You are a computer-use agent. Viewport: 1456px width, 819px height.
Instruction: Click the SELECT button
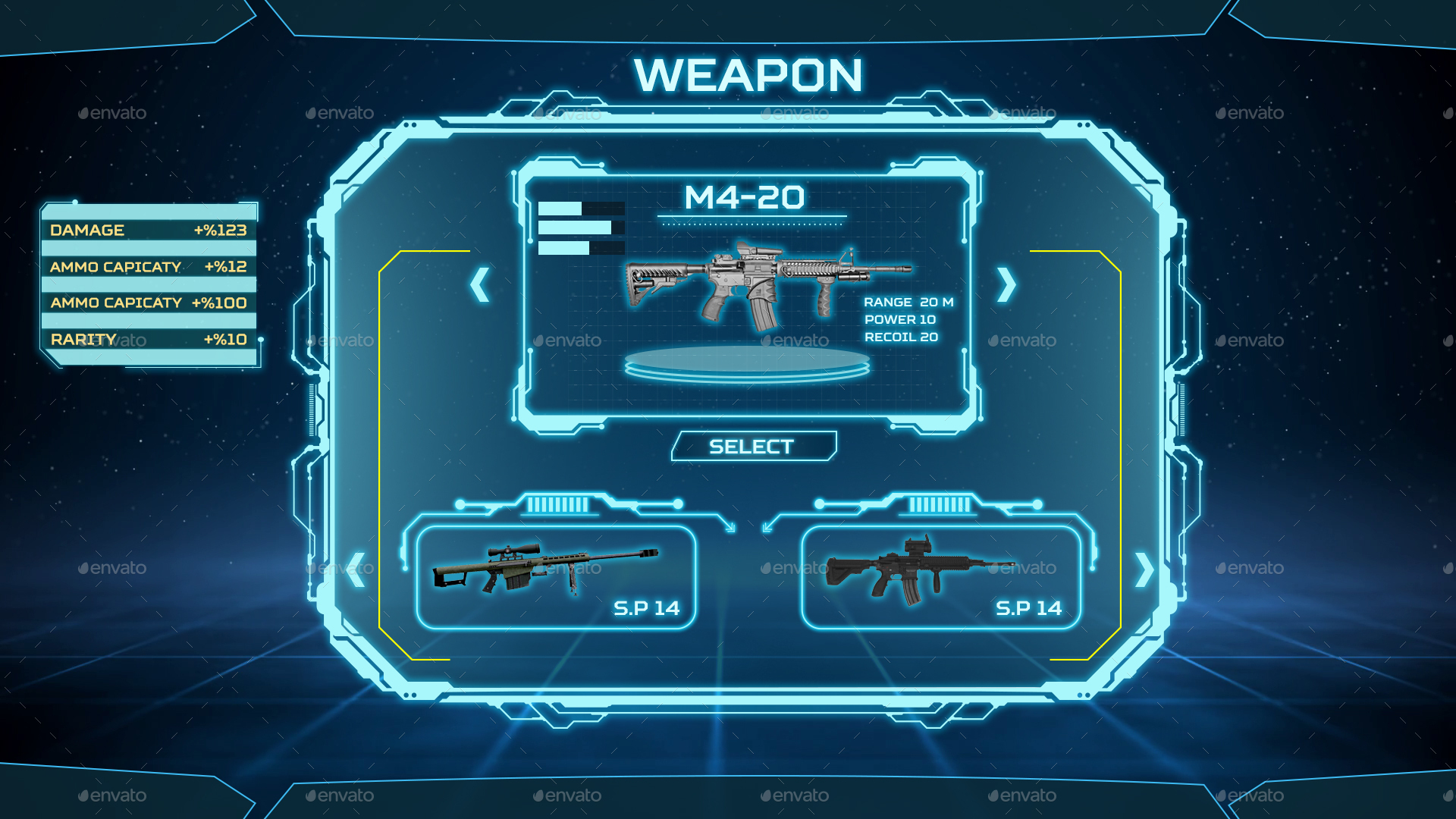753,447
